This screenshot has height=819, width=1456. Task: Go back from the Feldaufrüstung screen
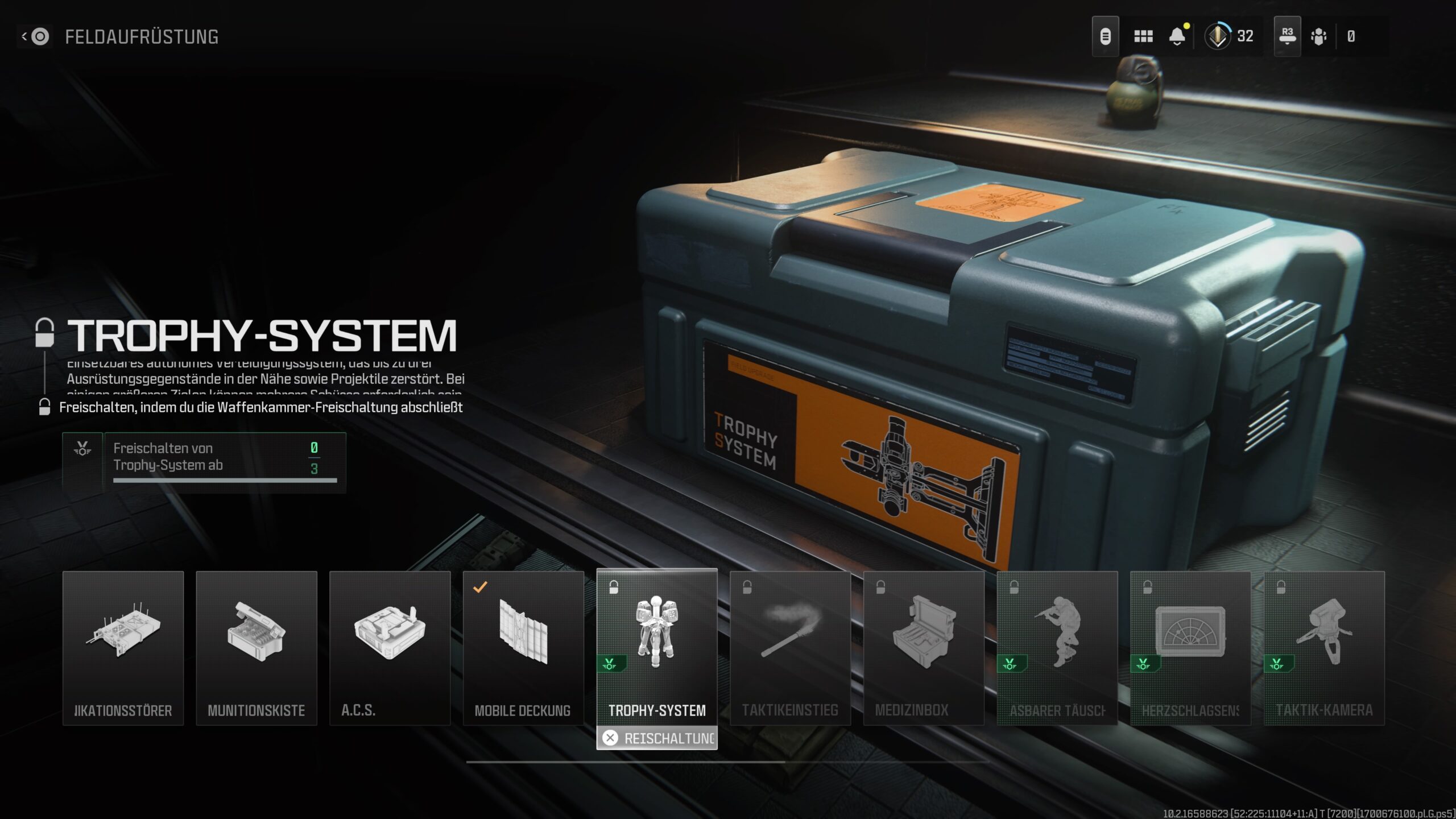(x=35, y=37)
